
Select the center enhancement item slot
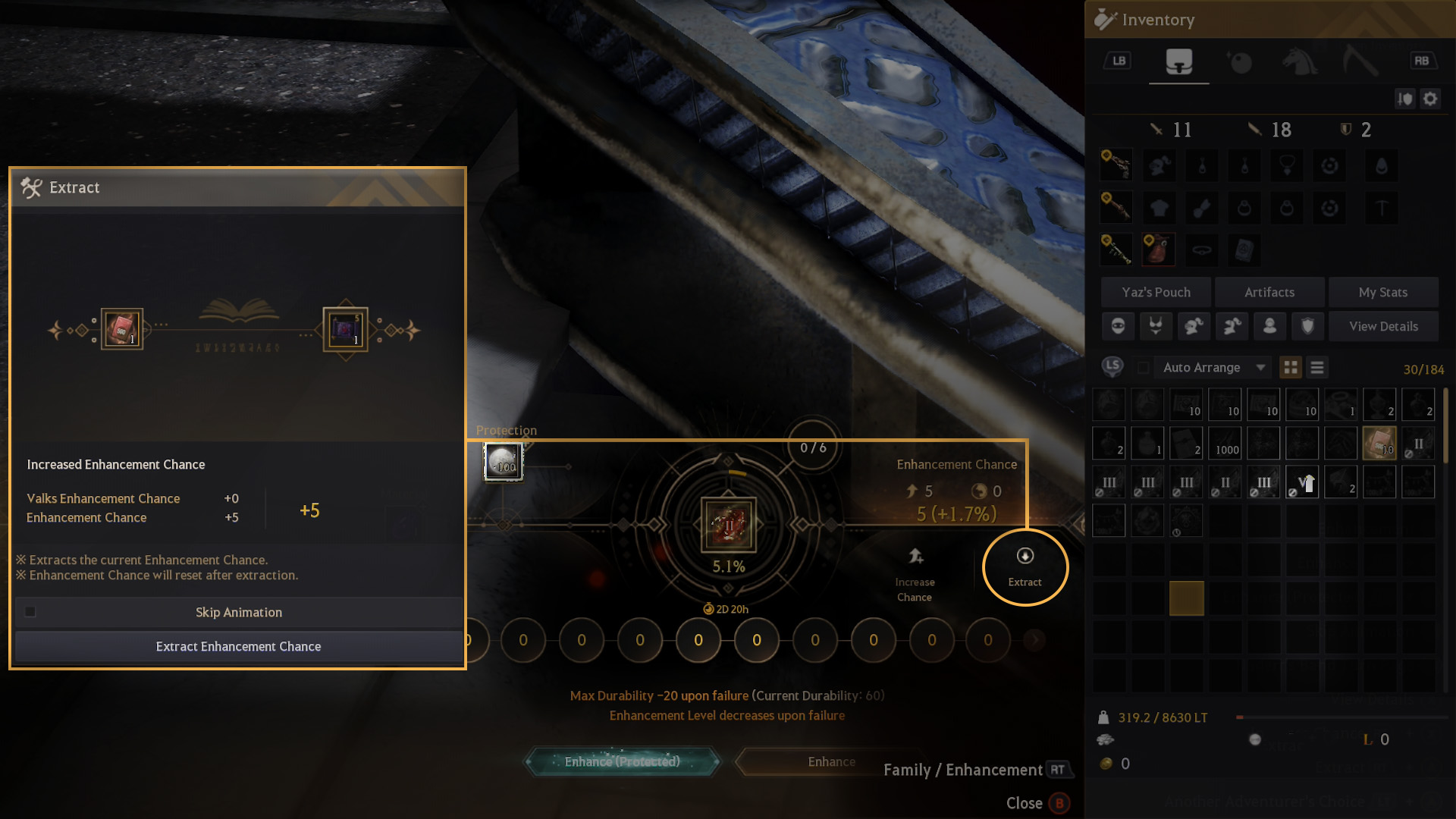tap(728, 524)
